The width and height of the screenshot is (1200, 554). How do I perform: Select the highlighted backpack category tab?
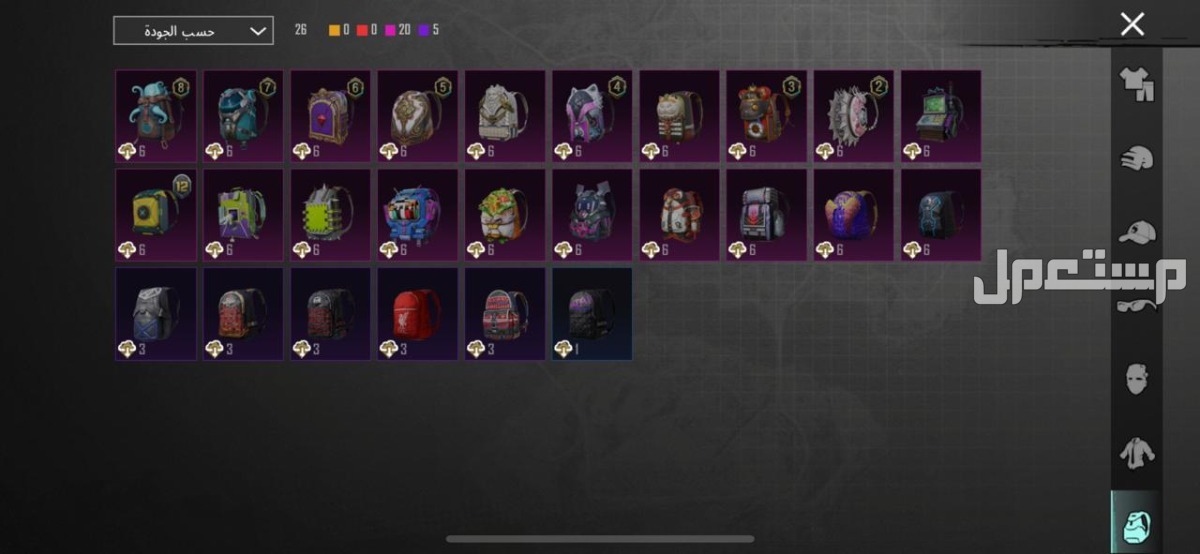[x=1136, y=525]
